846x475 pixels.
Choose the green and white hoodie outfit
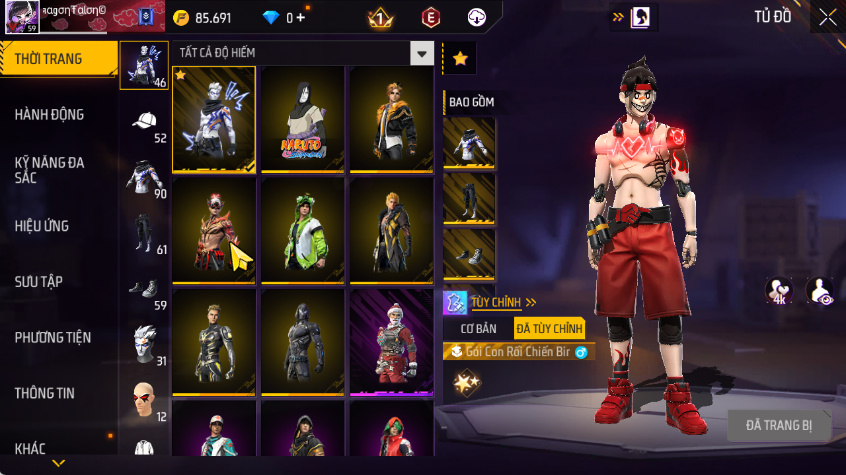coord(302,230)
